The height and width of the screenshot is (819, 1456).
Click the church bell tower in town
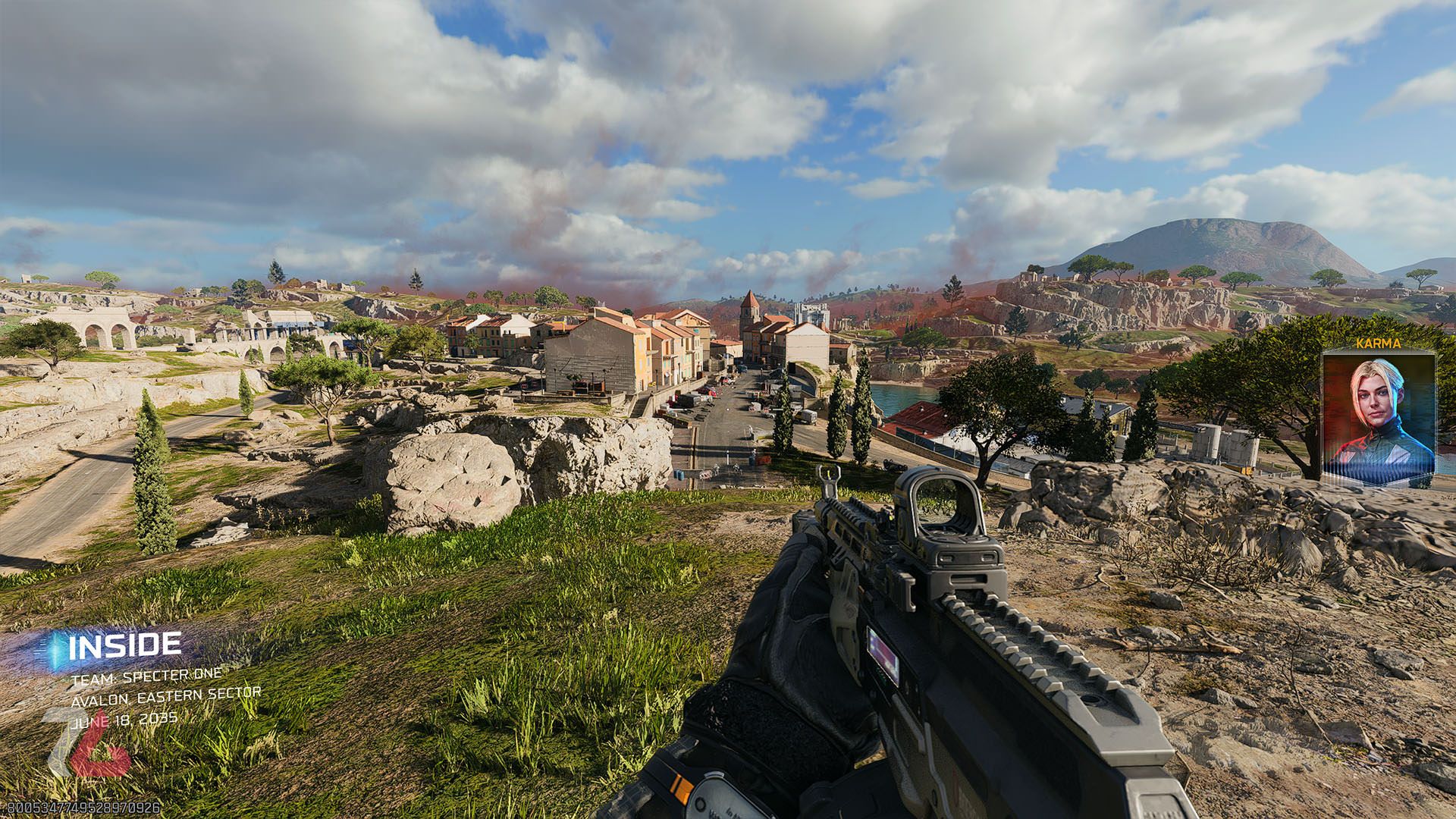click(748, 310)
